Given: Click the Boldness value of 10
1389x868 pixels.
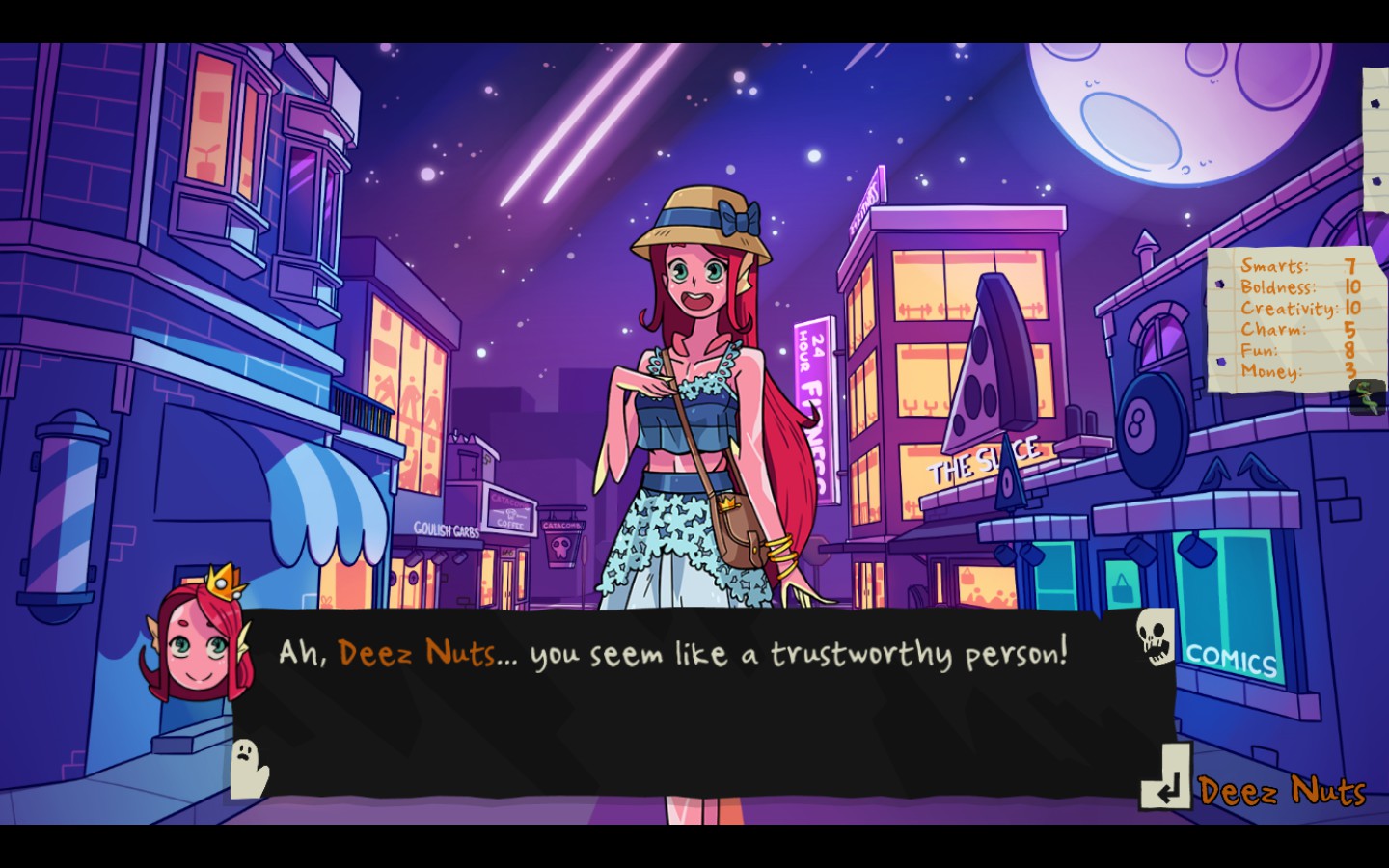Looking at the screenshot, I should click(x=1353, y=288).
